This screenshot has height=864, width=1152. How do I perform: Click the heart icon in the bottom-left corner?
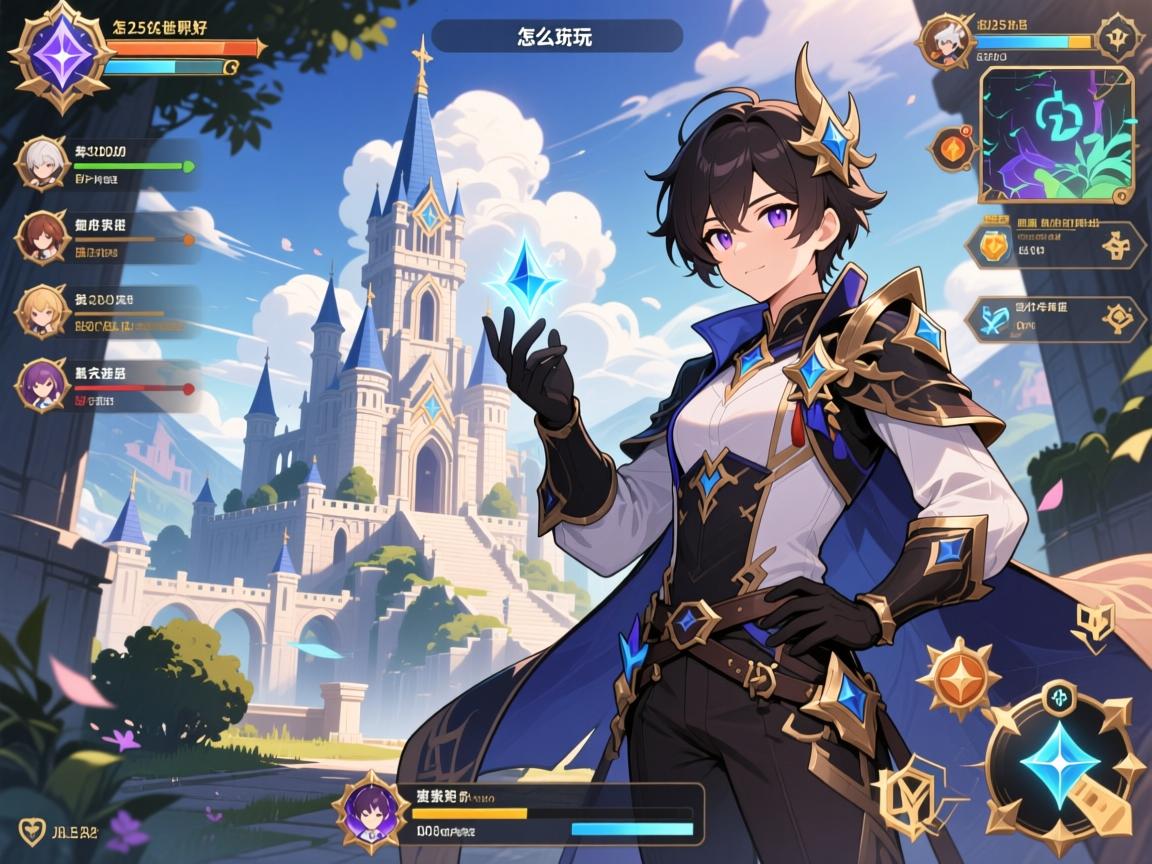click(x=32, y=829)
